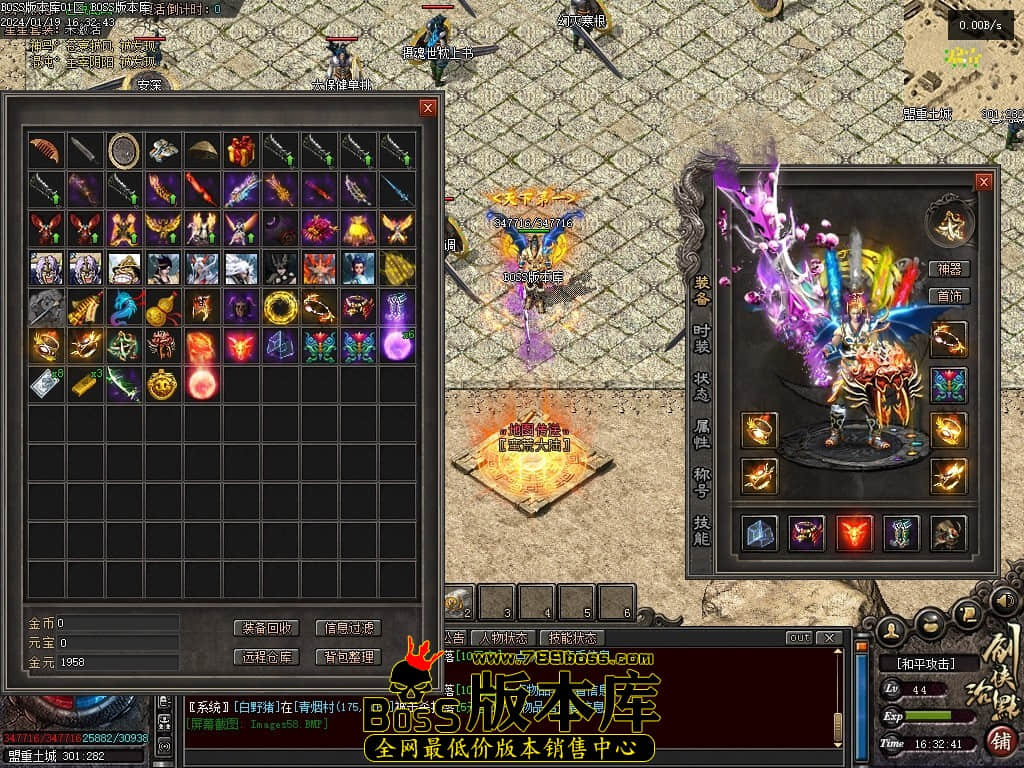Choose the straw hat item
Image resolution: width=1024 pixels, height=768 pixels.
(202, 151)
